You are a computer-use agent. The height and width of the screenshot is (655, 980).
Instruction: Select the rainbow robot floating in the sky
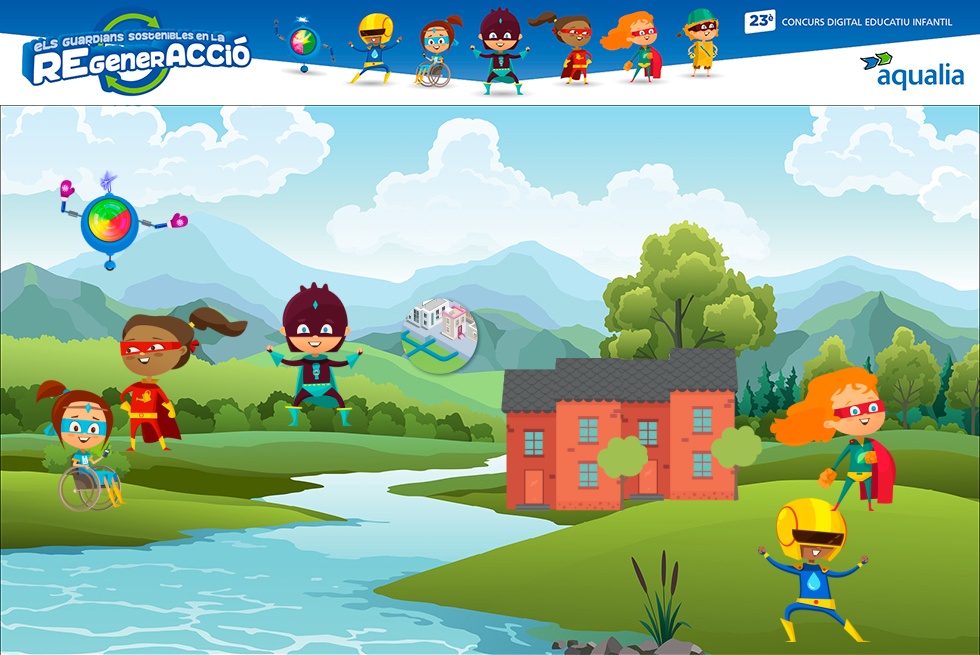pyautogui.click(x=109, y=223)
